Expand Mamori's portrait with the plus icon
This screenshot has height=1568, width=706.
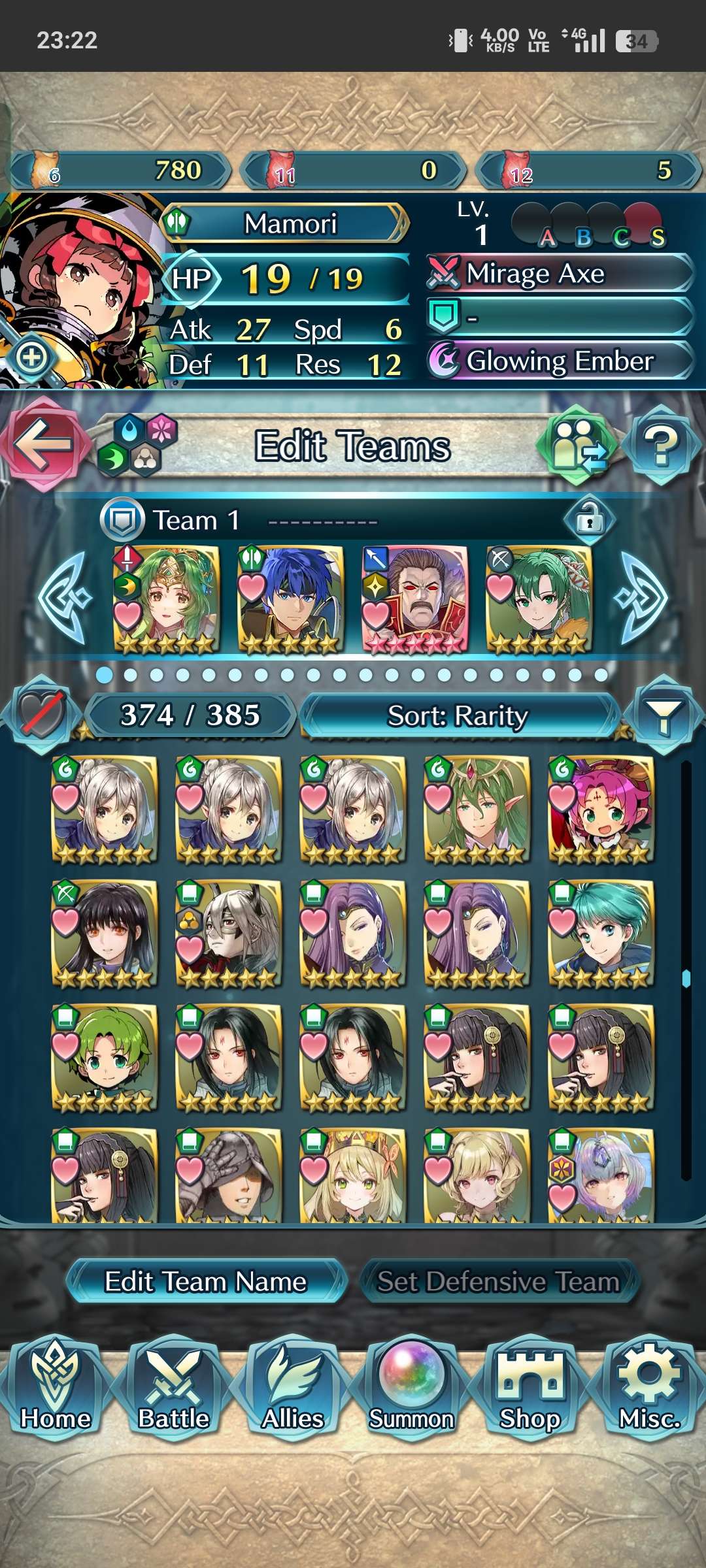tap(31, 357)
